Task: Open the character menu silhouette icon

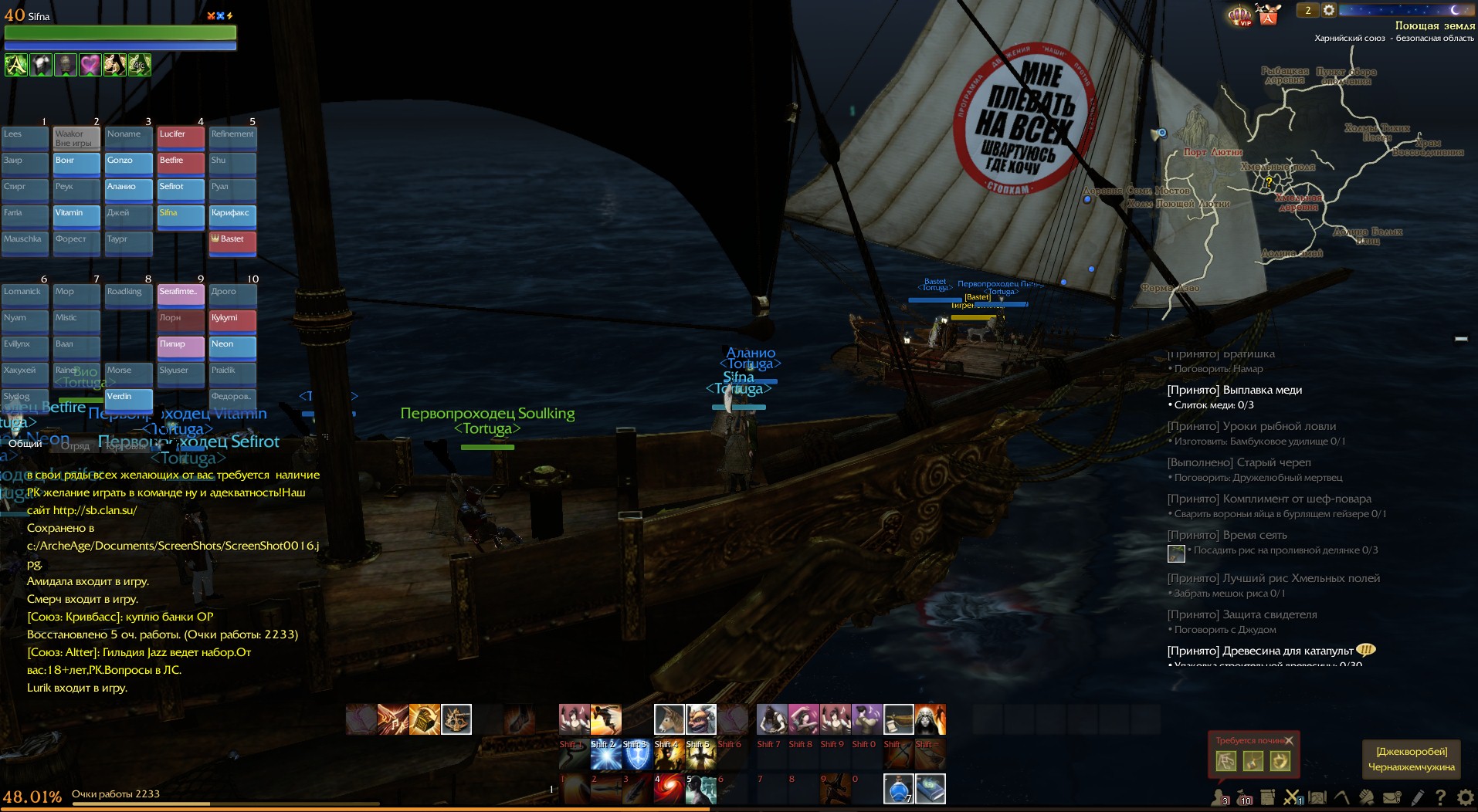Action: [1219, 797]
